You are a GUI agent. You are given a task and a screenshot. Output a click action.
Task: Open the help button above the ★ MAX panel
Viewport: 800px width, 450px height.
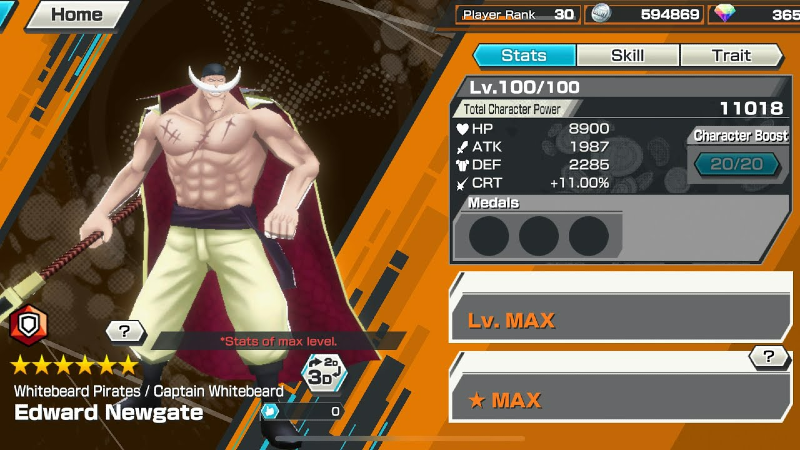click(769, 356)
